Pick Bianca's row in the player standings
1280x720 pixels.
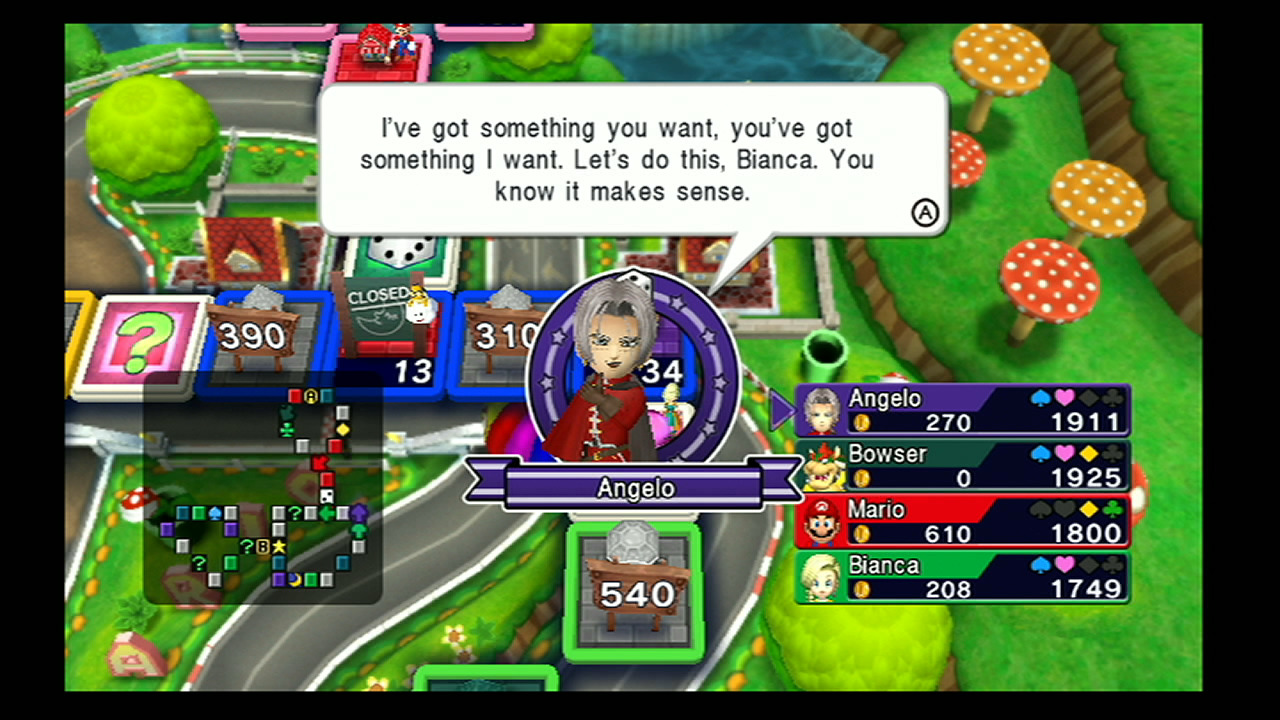[x=962, y=577]
